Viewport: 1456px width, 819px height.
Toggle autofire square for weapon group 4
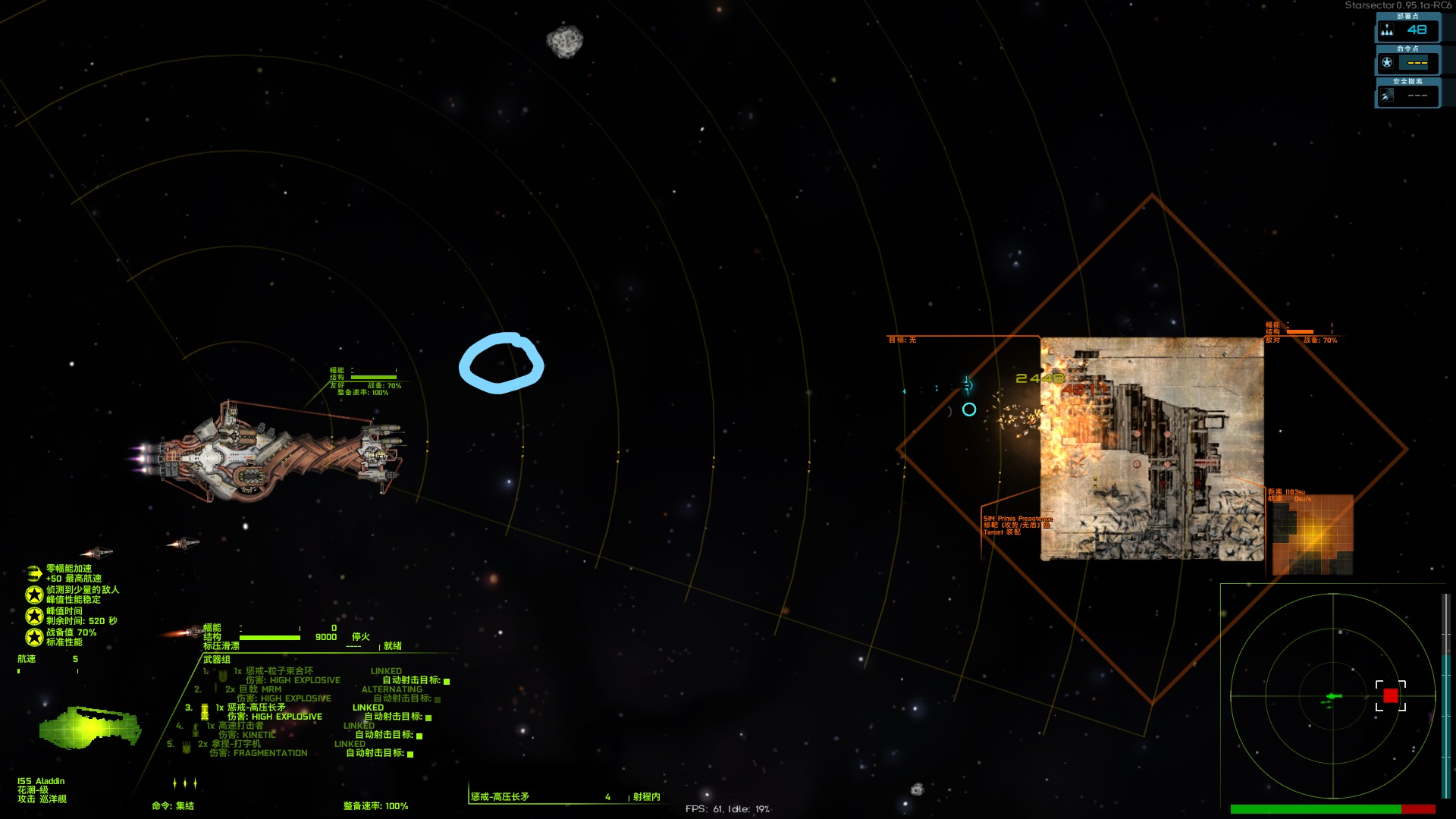419,736
